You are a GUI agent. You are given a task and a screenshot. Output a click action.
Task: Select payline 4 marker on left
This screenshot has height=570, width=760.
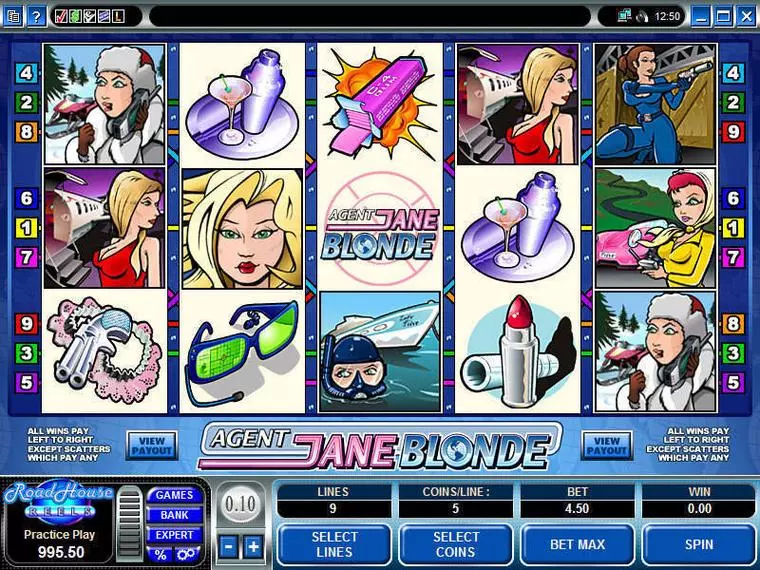pyautogui.click(x=25, y=73)
